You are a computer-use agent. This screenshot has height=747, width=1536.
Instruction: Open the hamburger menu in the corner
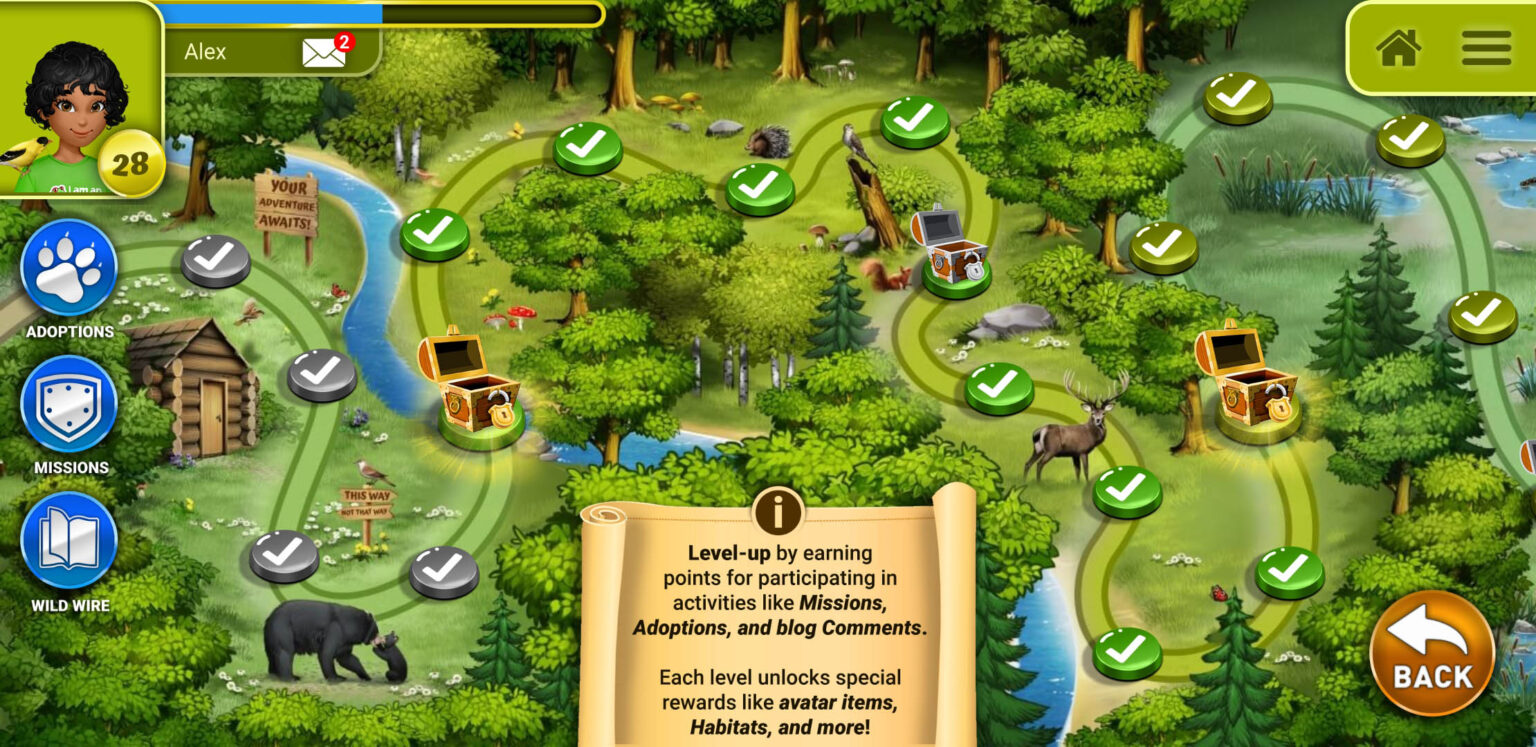point(1487,48)
